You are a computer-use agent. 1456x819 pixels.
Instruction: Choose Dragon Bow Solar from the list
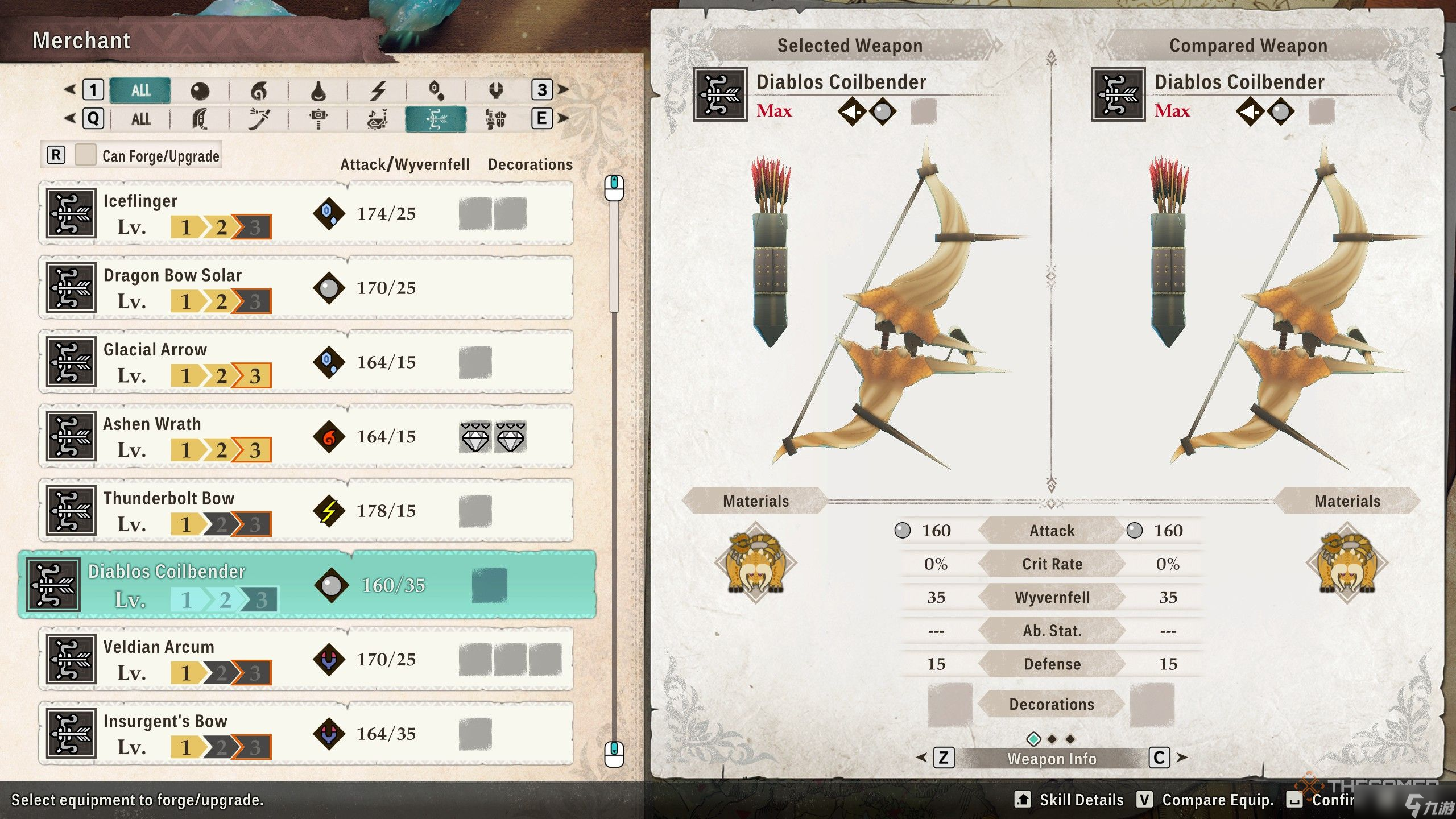(306, 288)
